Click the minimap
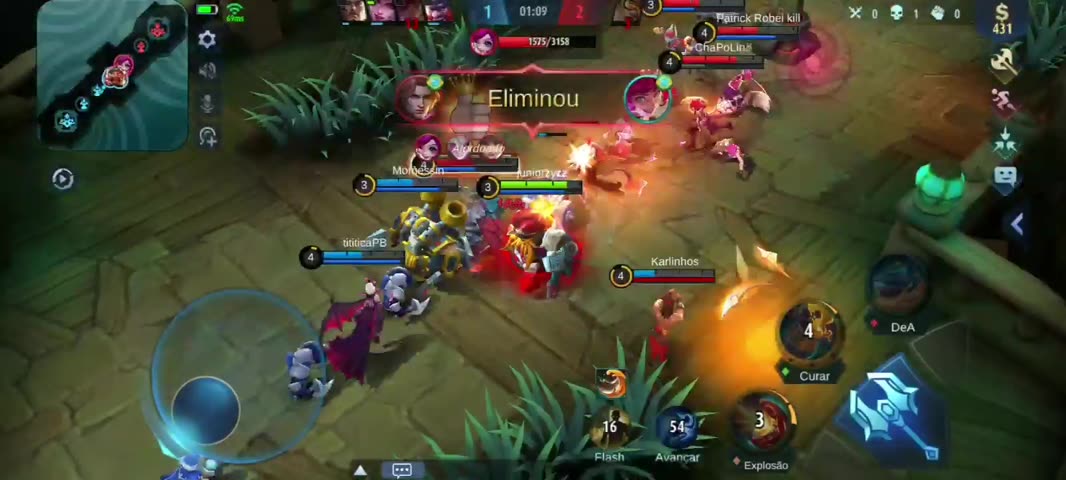 click(x=112, y=73)
